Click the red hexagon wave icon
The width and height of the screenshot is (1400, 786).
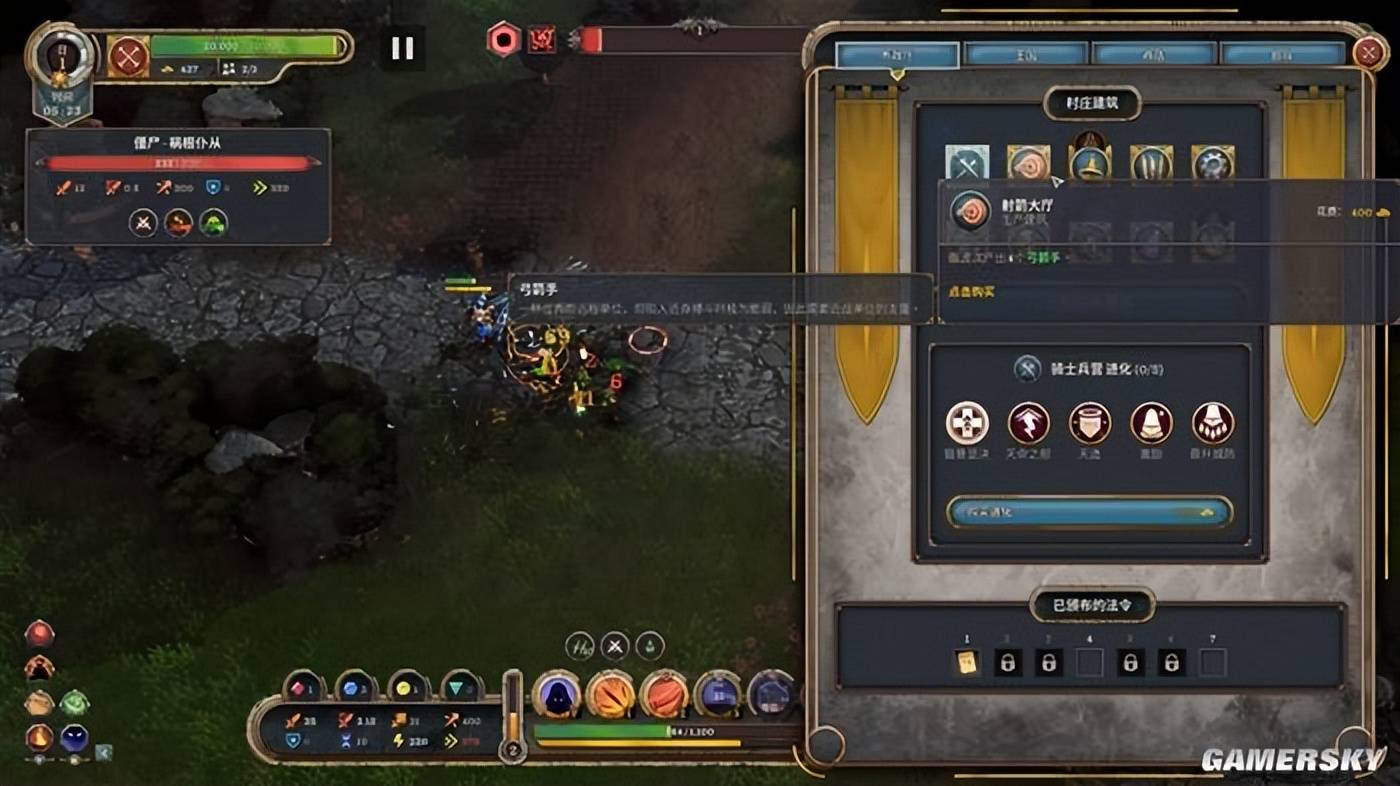pos(504,40)
